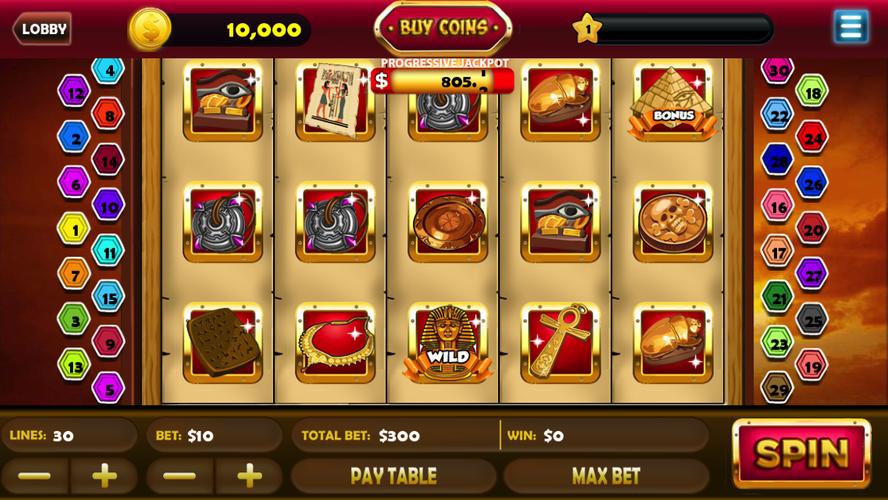The height and width of the screenshot is (500, 888).
Task: Open the Buy Coins shop
Action: tap(443, 28)
